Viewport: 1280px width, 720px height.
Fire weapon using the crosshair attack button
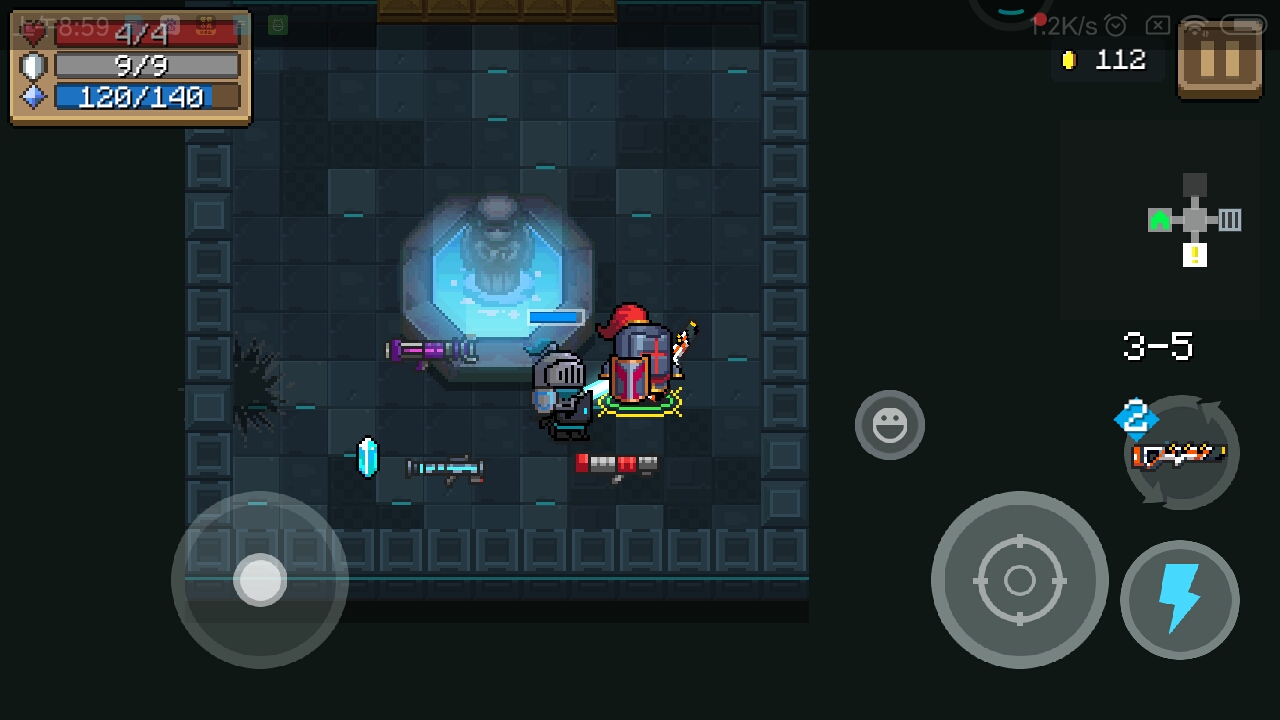click(x=1019, y=579)
